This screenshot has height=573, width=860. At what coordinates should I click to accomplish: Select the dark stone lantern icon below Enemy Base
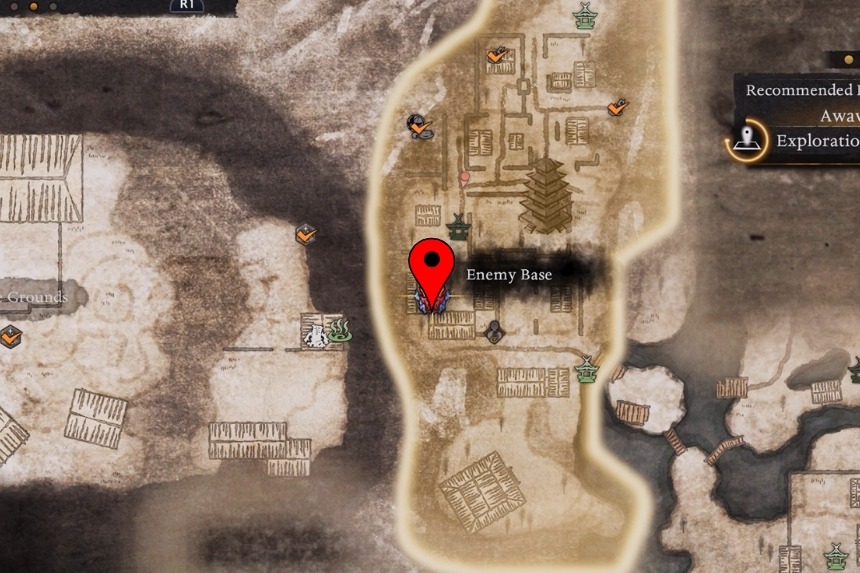[493, 331]
